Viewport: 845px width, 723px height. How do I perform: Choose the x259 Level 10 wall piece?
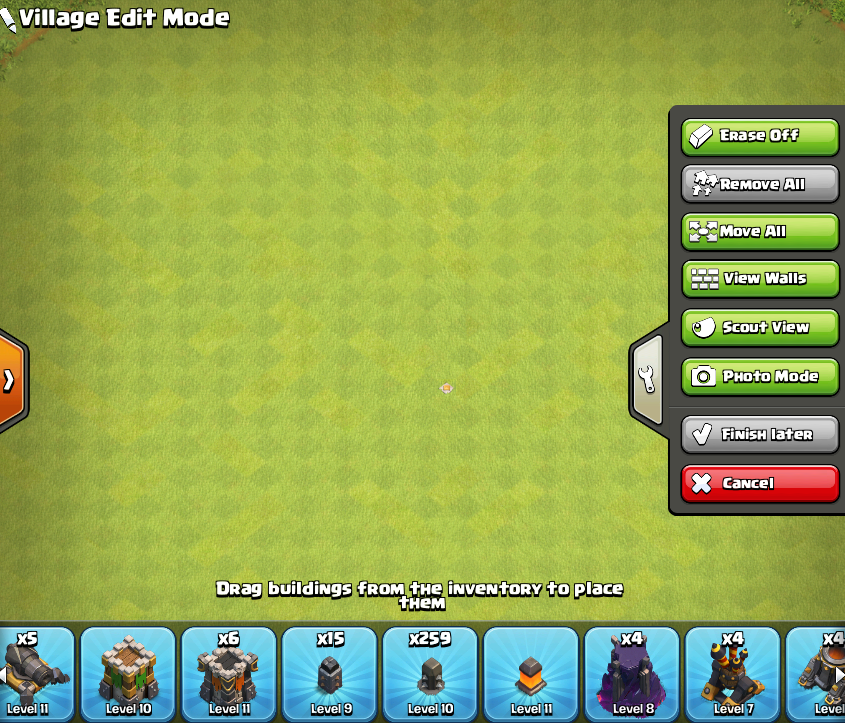[431, 672]
